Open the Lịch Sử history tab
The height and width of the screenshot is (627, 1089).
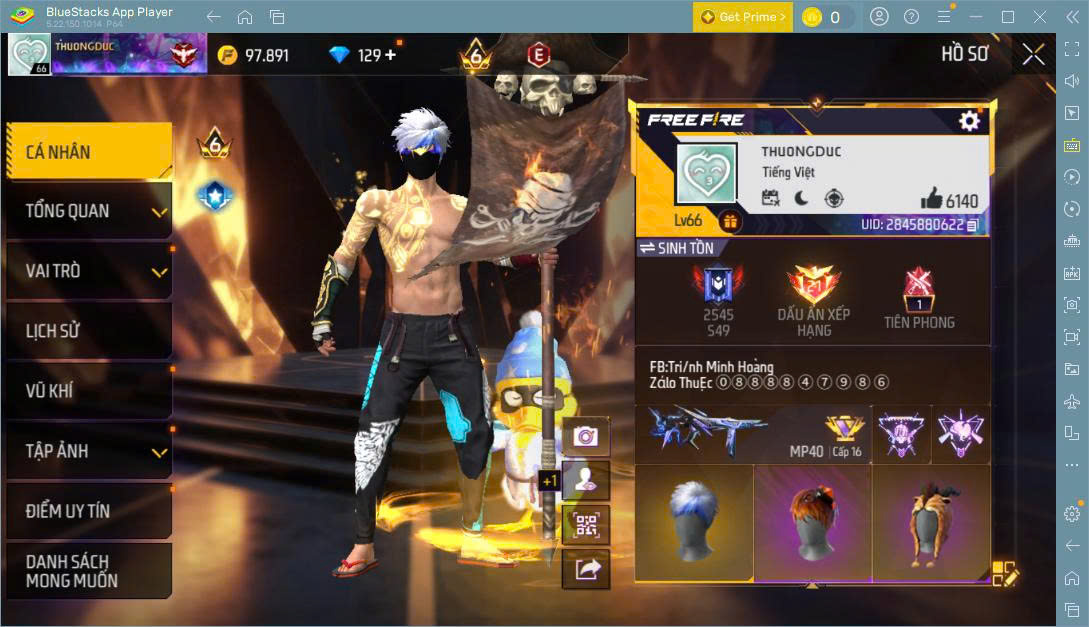pyautogui.click(x=88, y=331)
